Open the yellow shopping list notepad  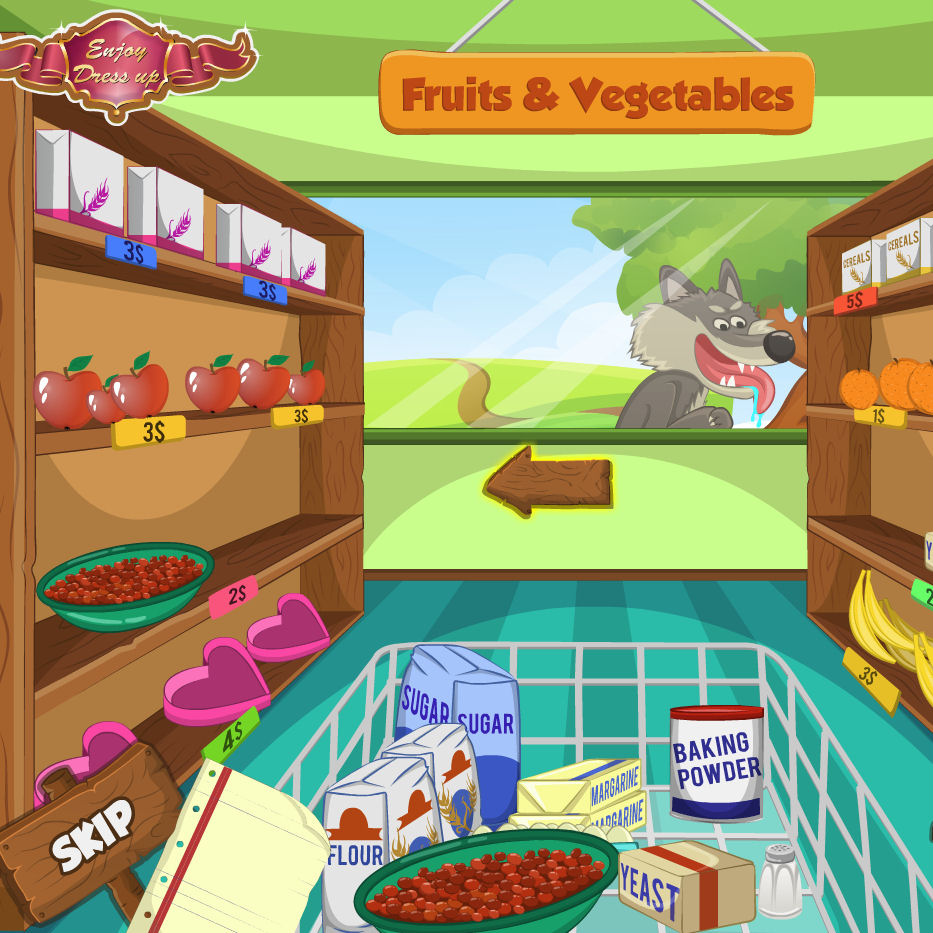pyautogui.click(x=240, y=850)
